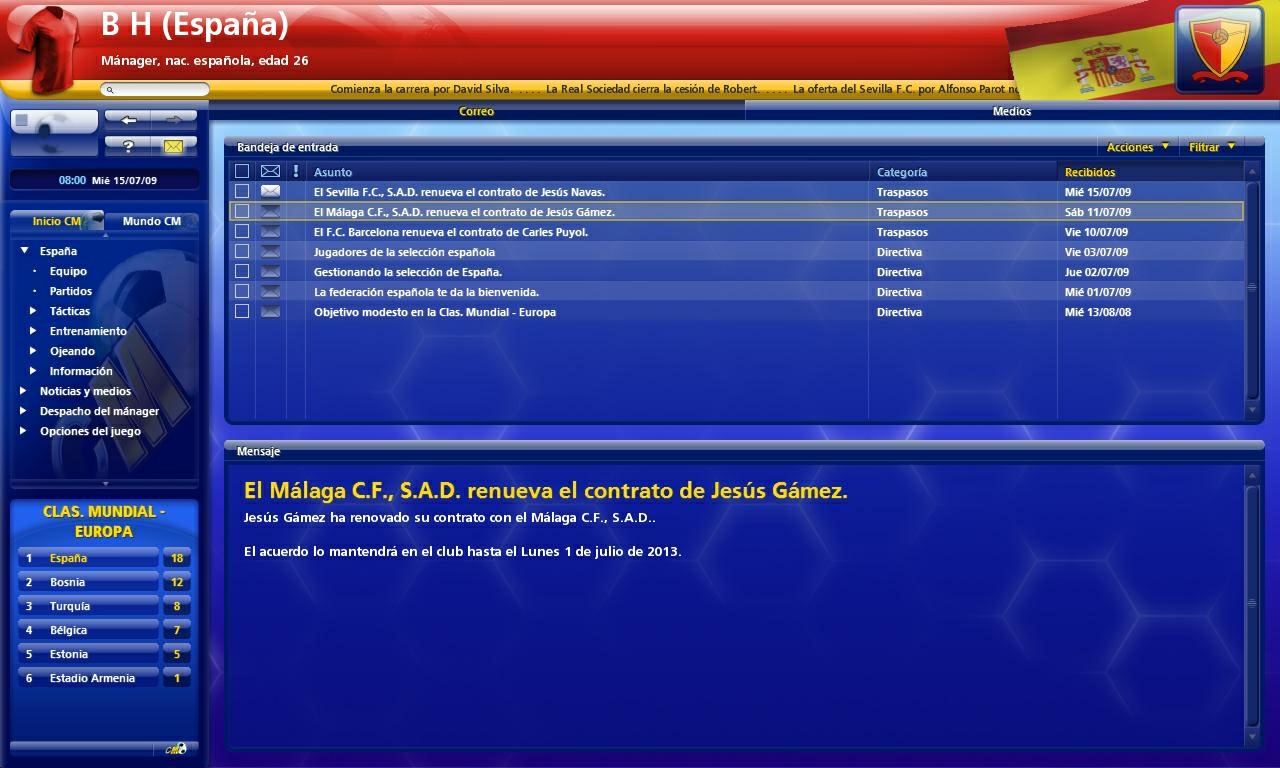
Task: Go back using the left arrow icon
Action: click(x=129, y=119)
